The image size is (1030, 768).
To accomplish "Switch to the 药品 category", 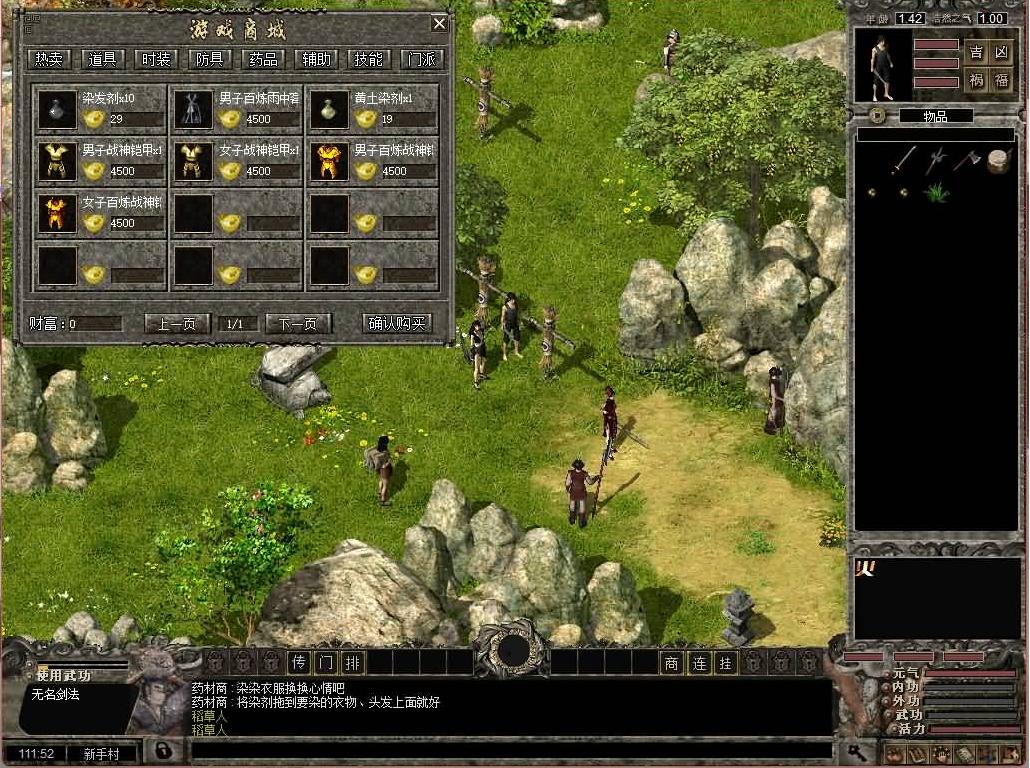I will pos(262,59).
